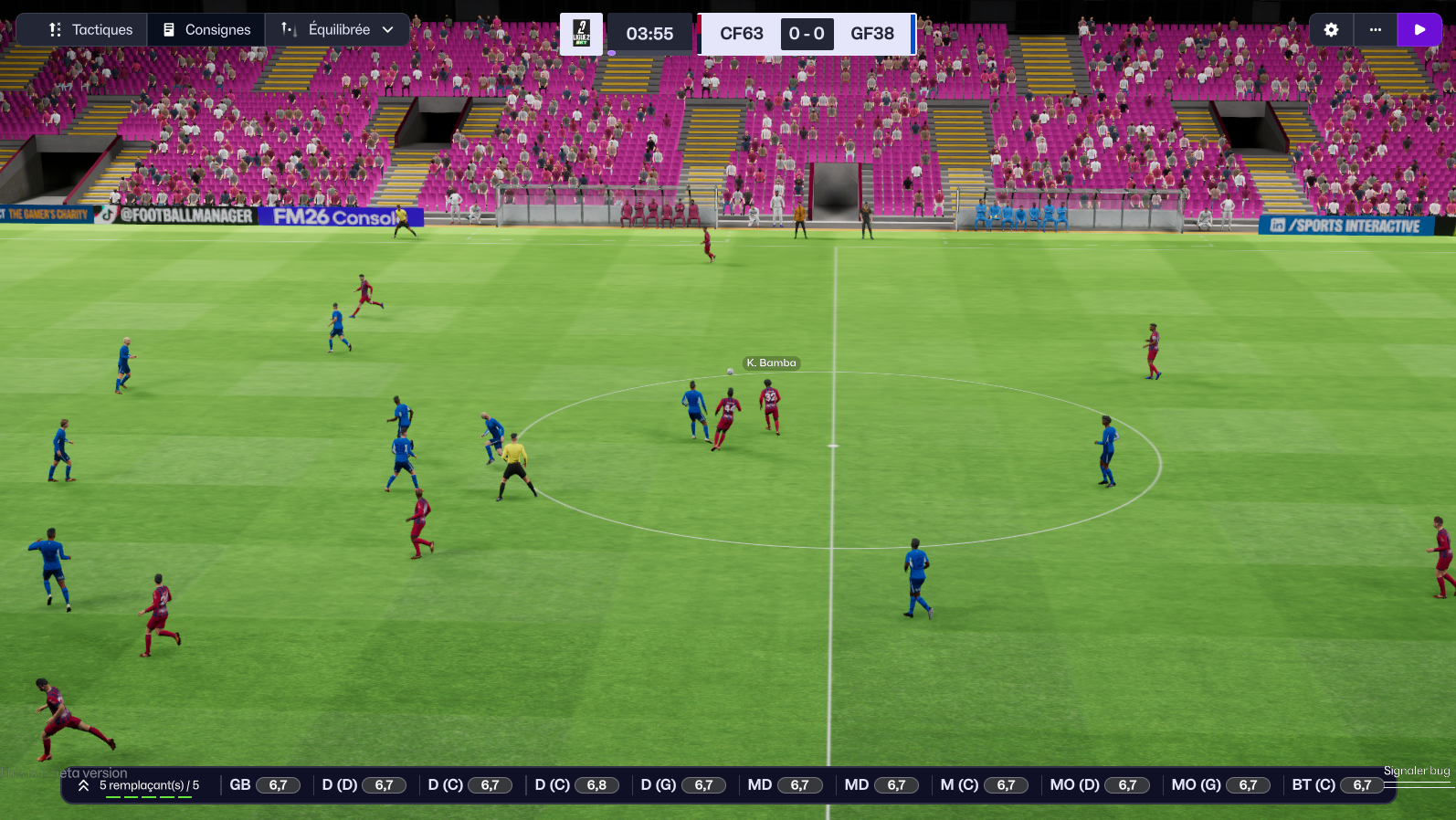
Task: Click the Signaler bug link
Action: tap(1416, 771)
